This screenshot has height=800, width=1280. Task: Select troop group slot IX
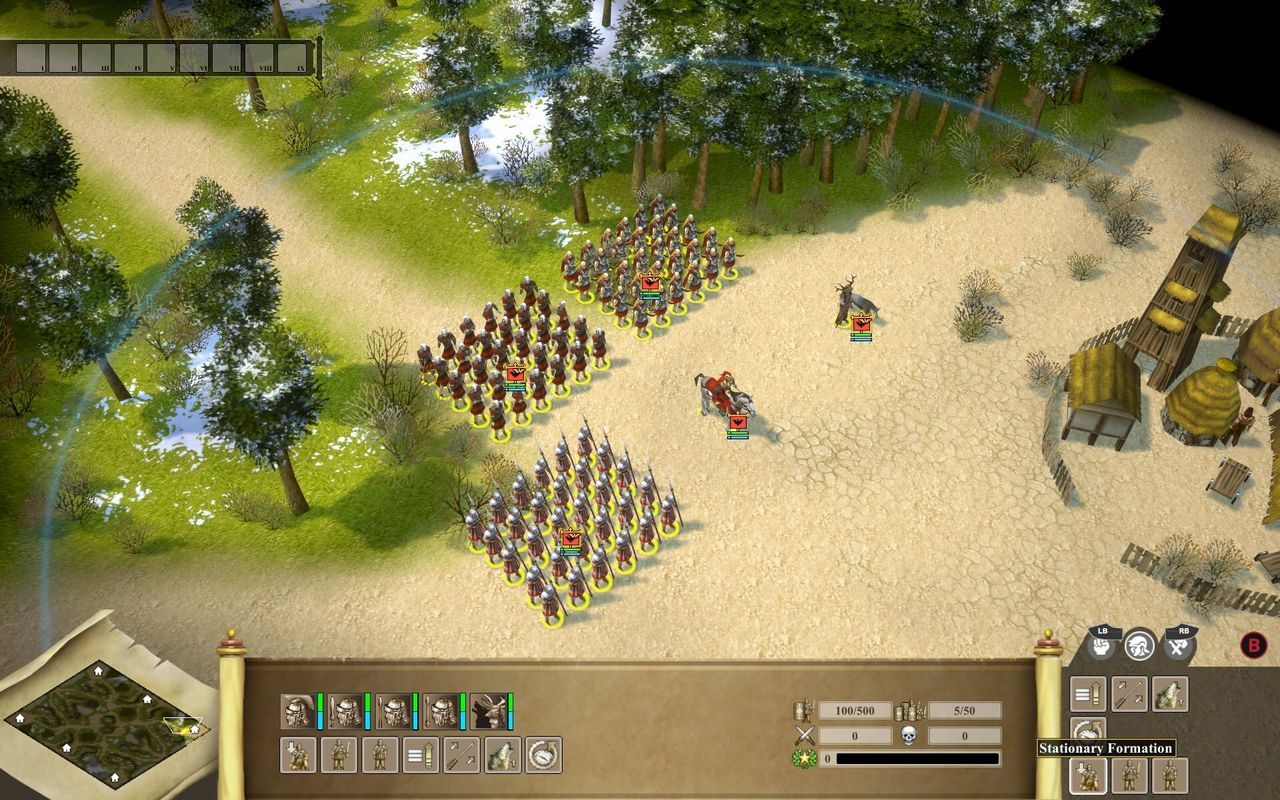coord(290,57)
